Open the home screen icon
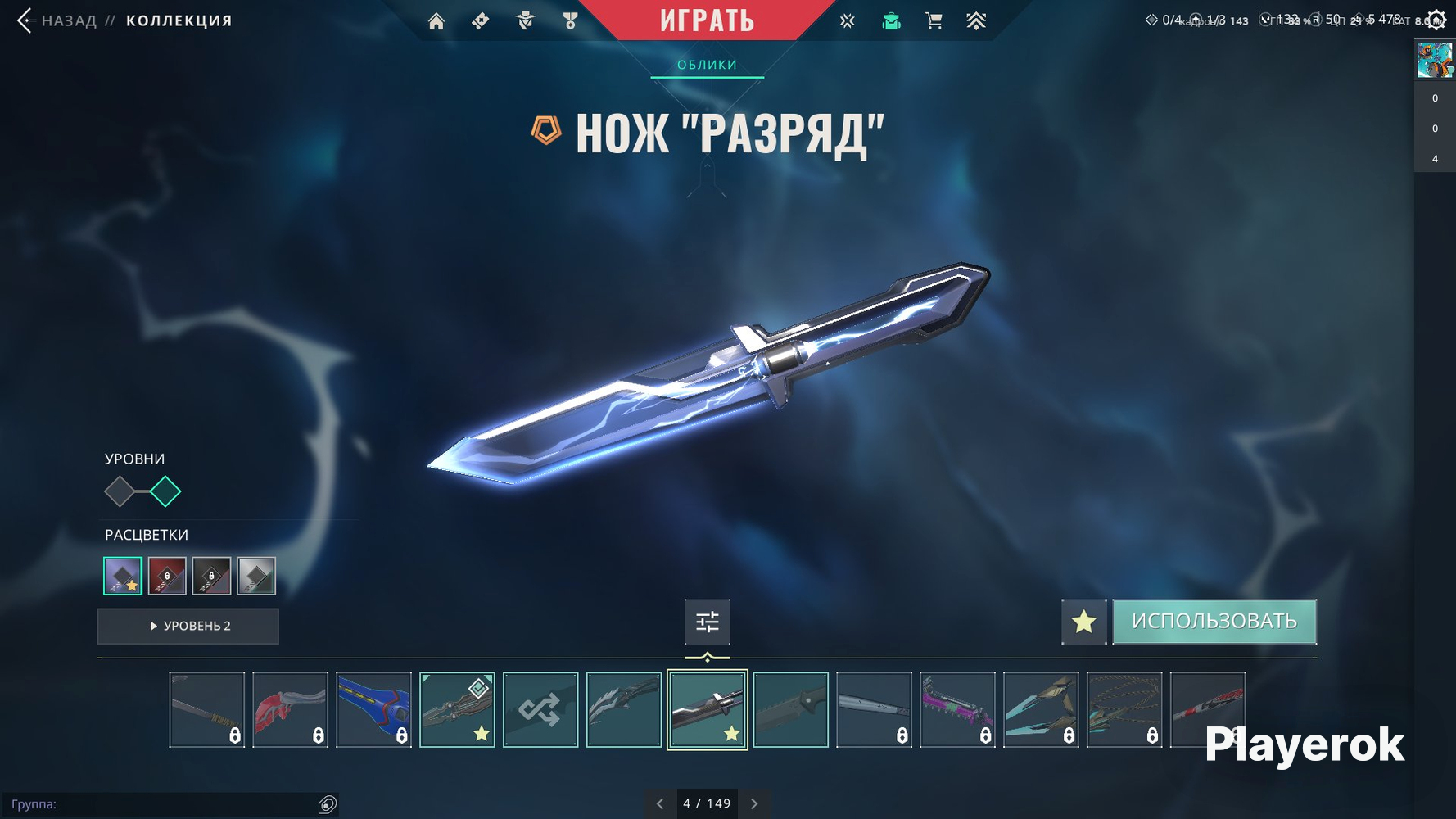This screenshot has height=819, width=1456. pyautogui.click(x=436, y=21)
